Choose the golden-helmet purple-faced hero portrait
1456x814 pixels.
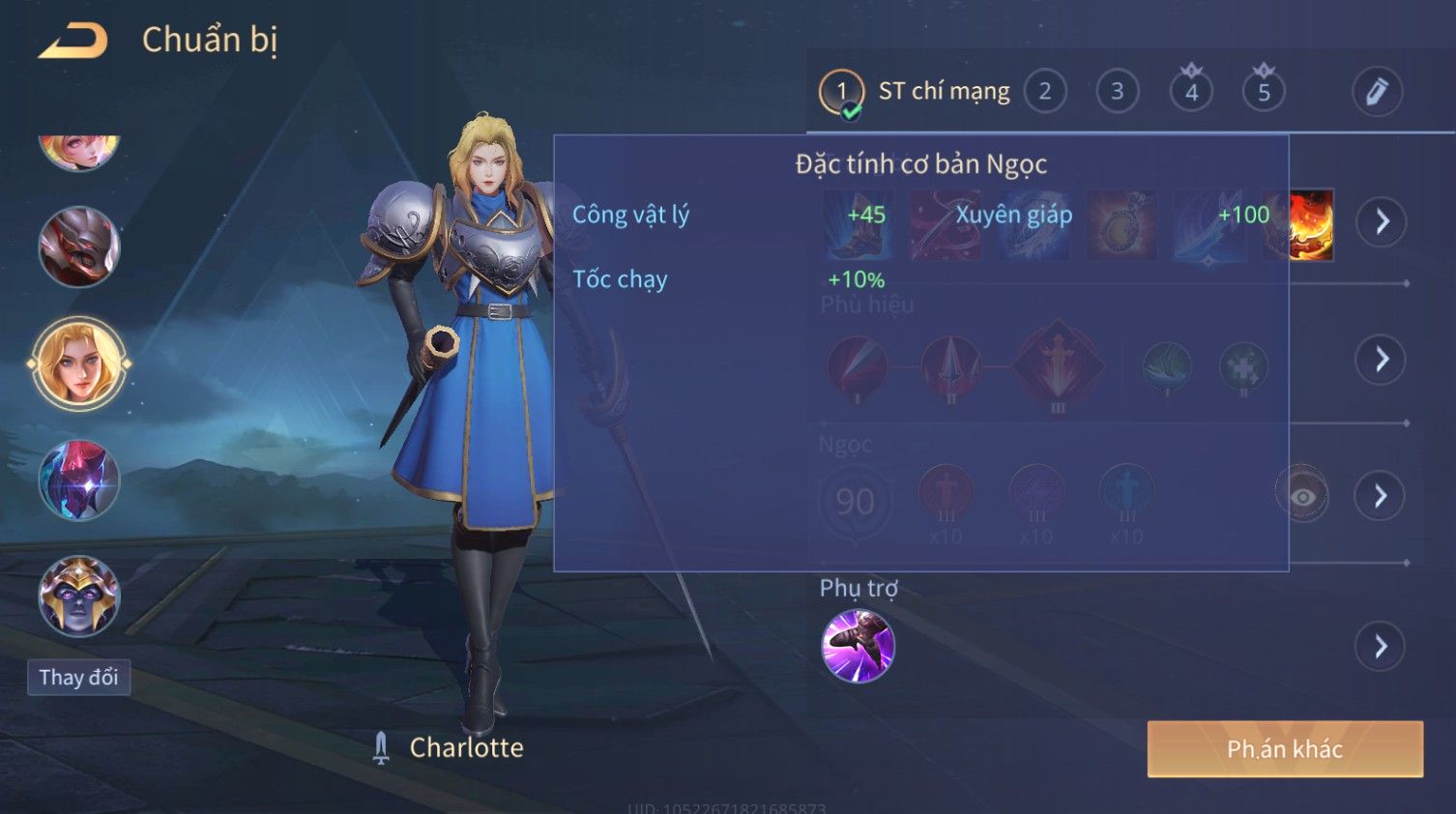79,596
